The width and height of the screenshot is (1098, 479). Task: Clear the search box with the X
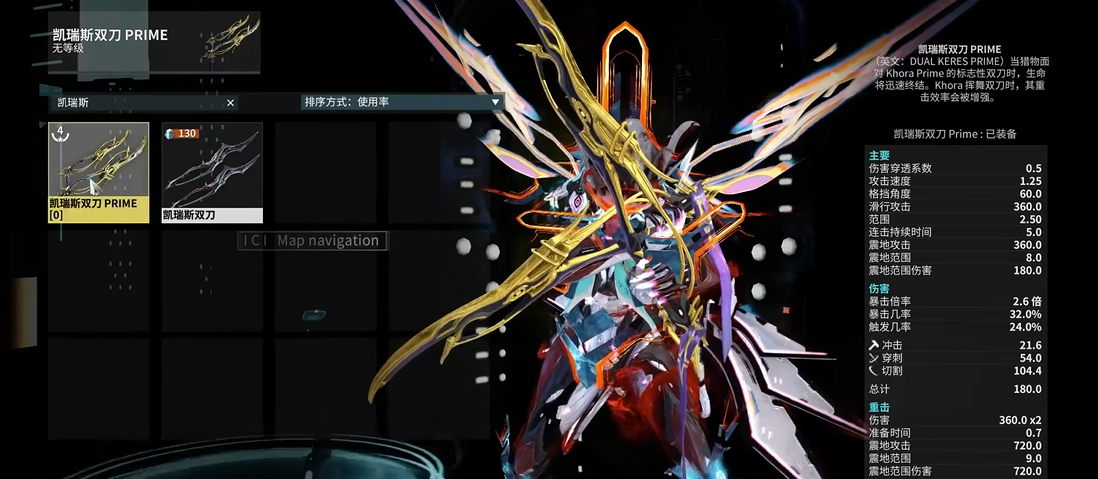pos(230,102)
